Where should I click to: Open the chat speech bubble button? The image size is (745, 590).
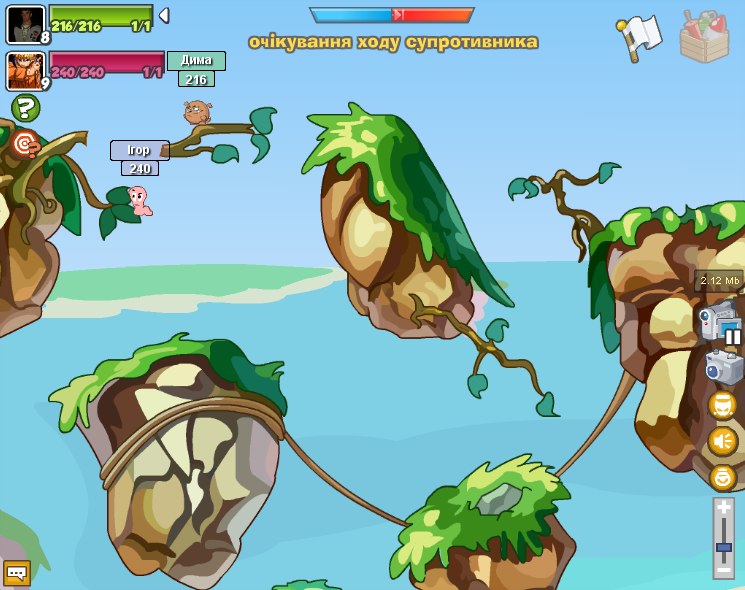pyautogui.click(x=17, y=573)
